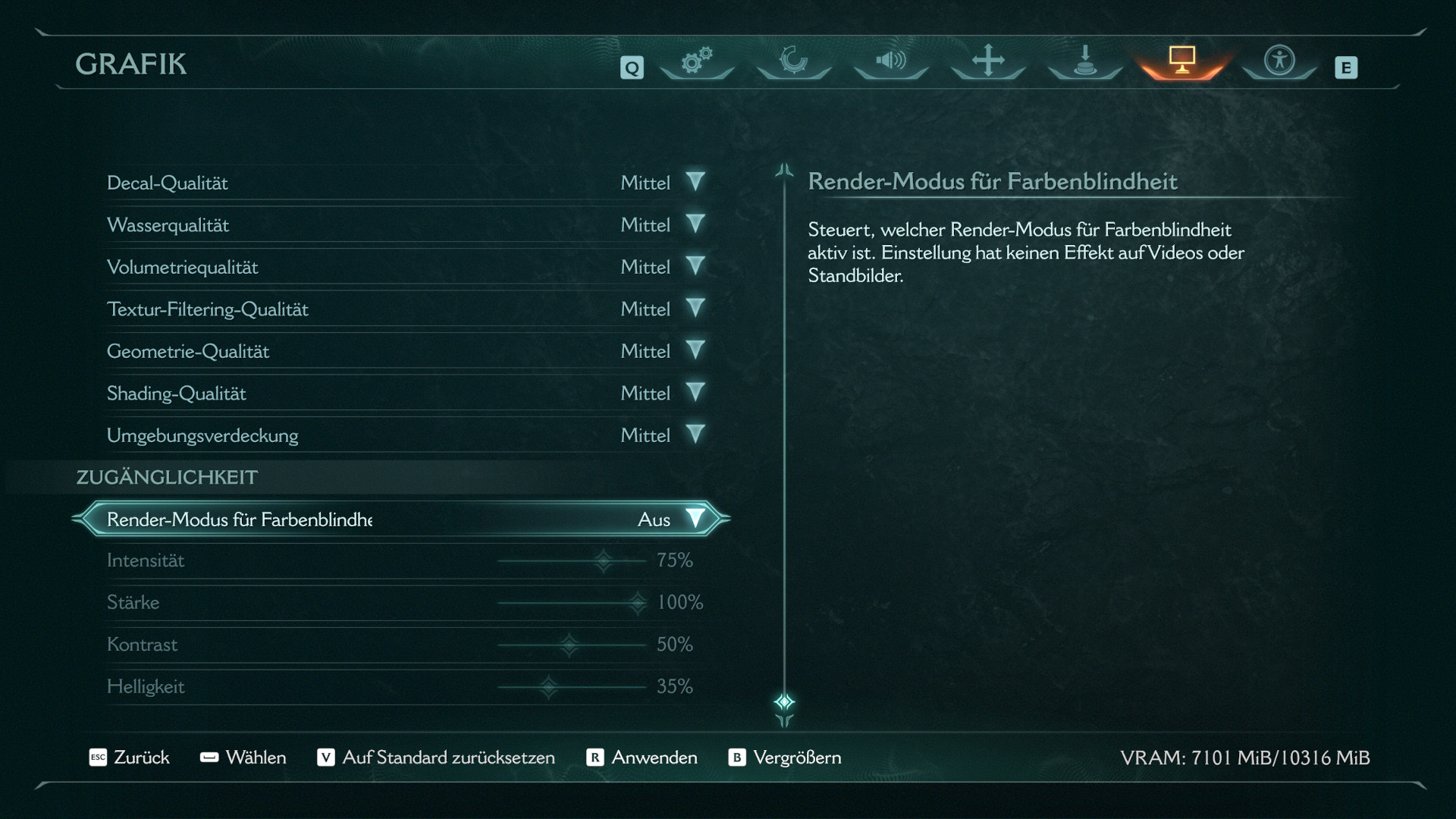Apply changes with Anwenden
The image size is (1456, 819).
pos(642,758)
